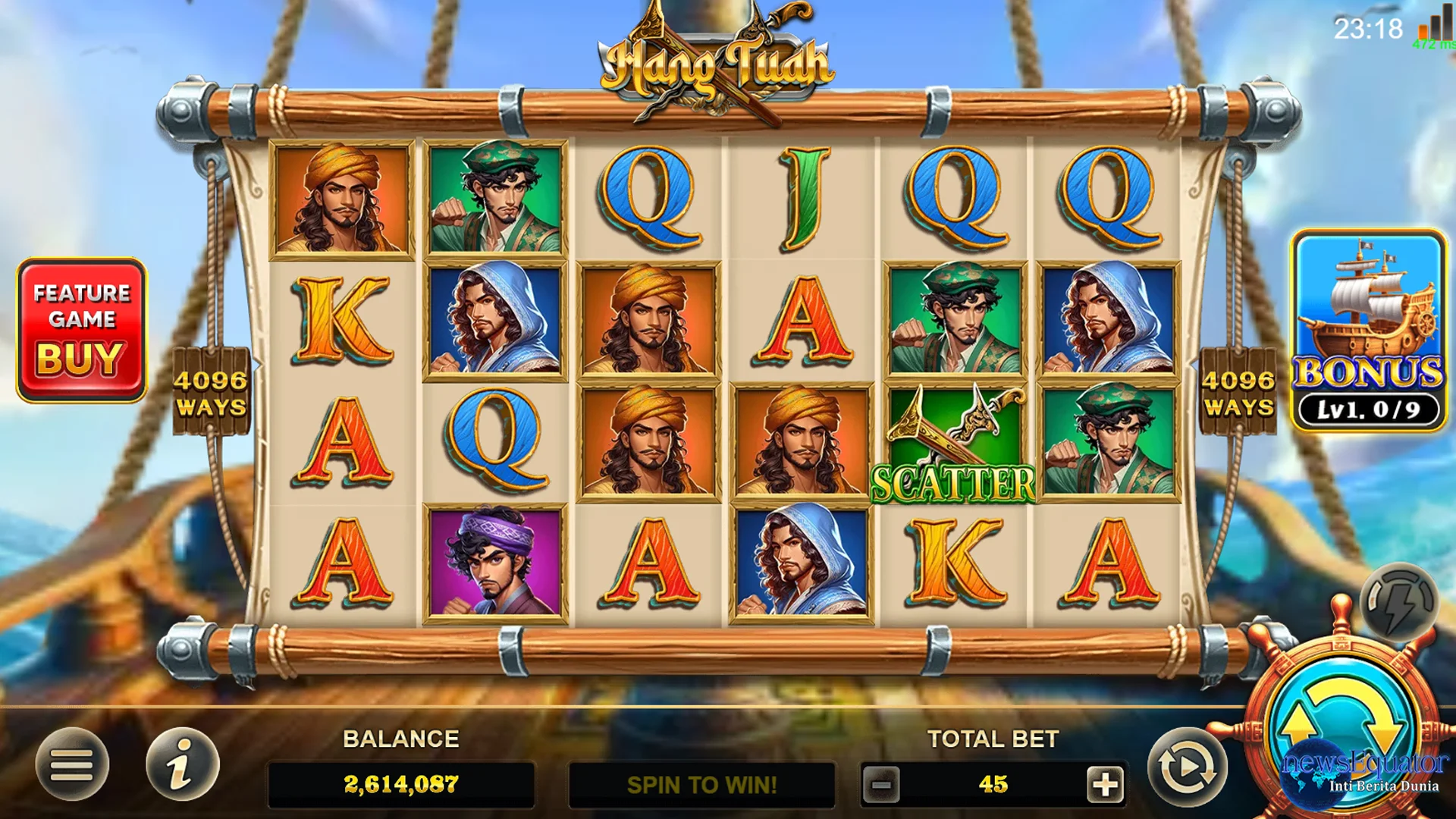
Task: Activate the autoplay spin button
Action: (x=1186, y=767)
